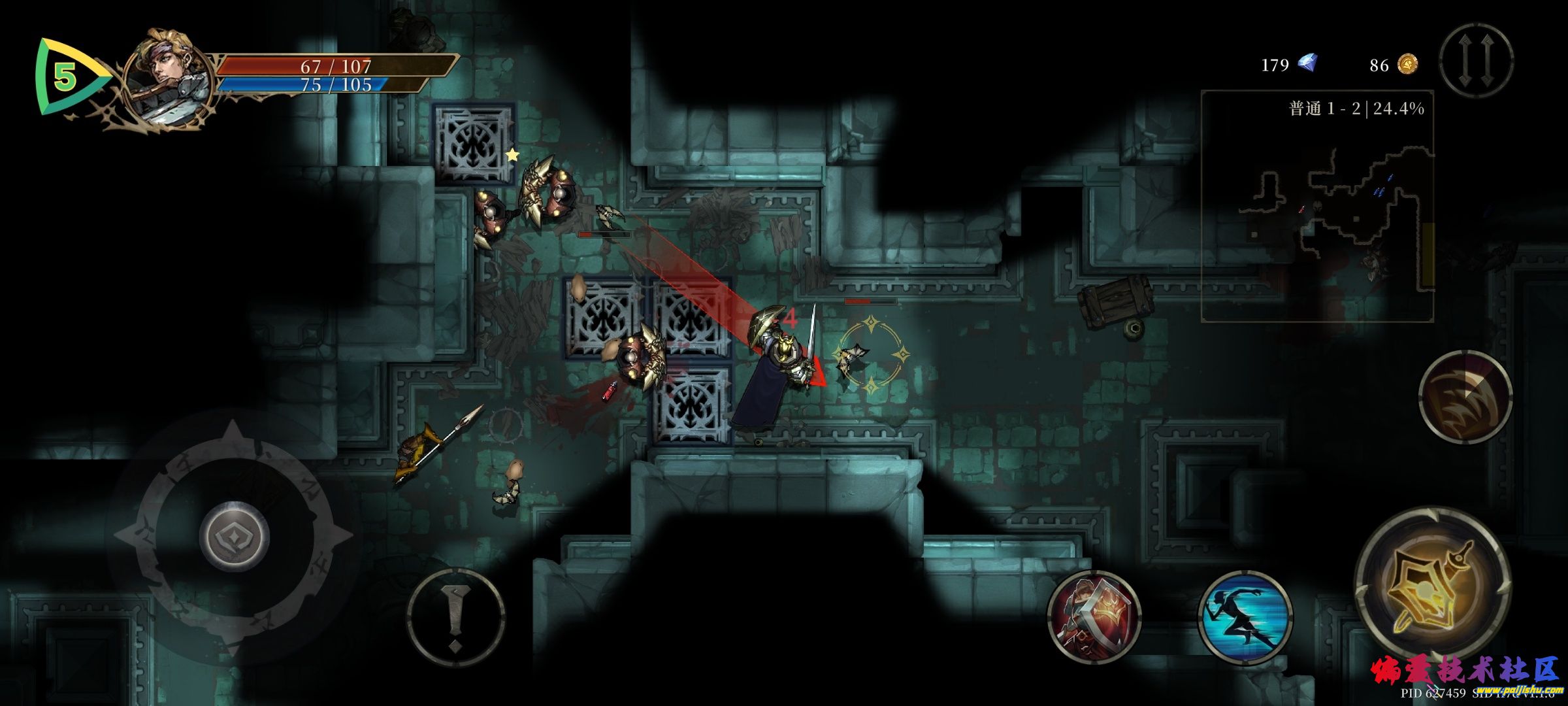1568x706 pixels.
Task: Touch the virtual joystick center
Action: (234, 536)
